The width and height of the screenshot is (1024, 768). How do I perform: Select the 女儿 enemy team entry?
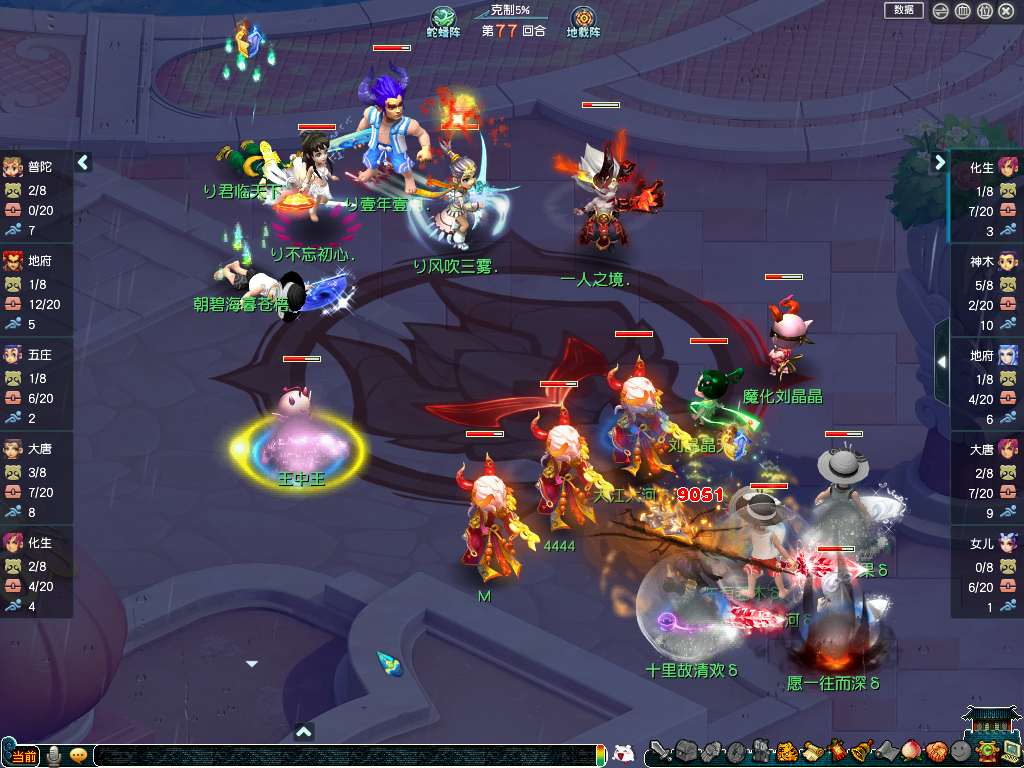click(x=986, y=567)
